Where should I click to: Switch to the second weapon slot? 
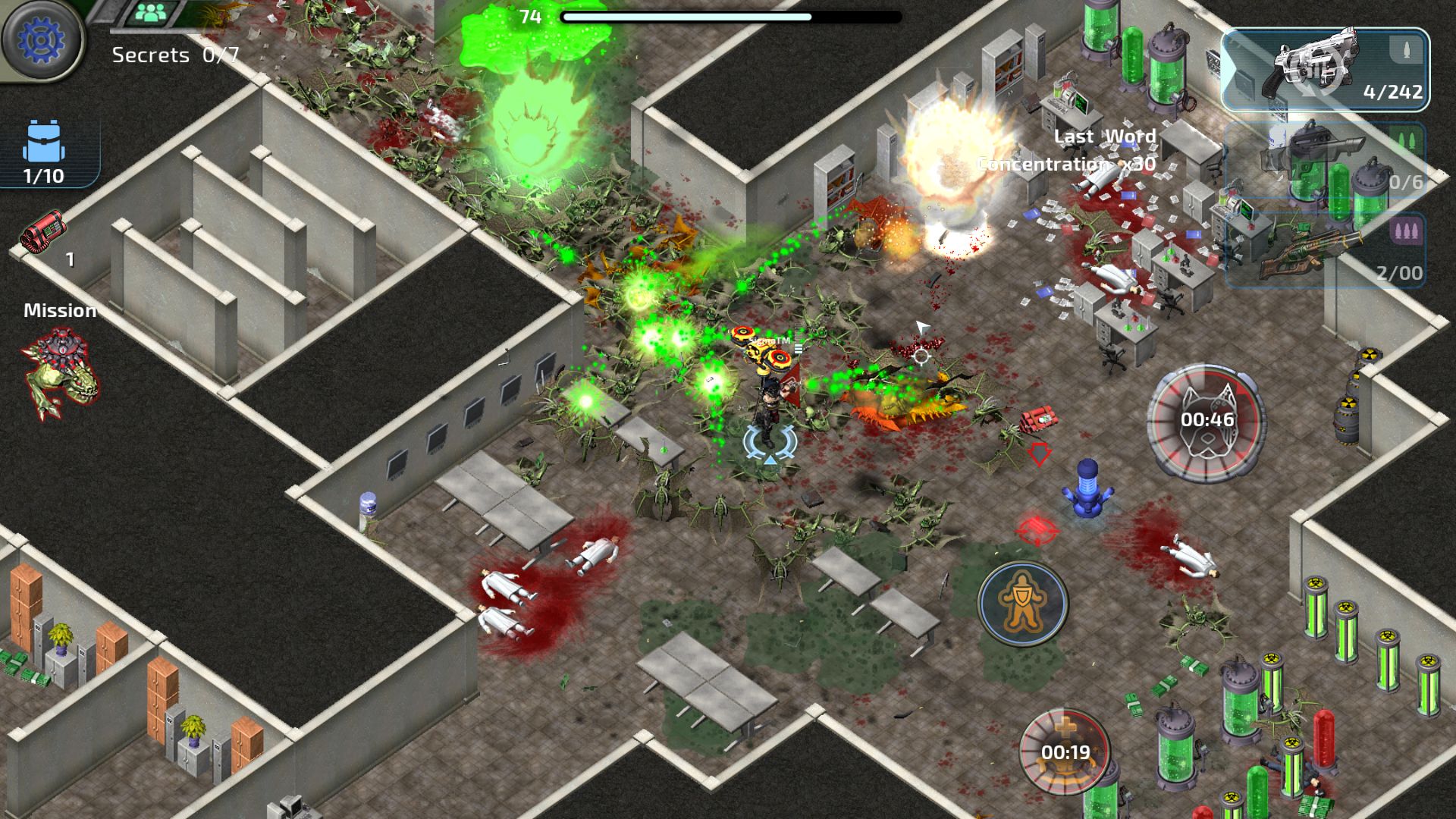pos(1325,161)
